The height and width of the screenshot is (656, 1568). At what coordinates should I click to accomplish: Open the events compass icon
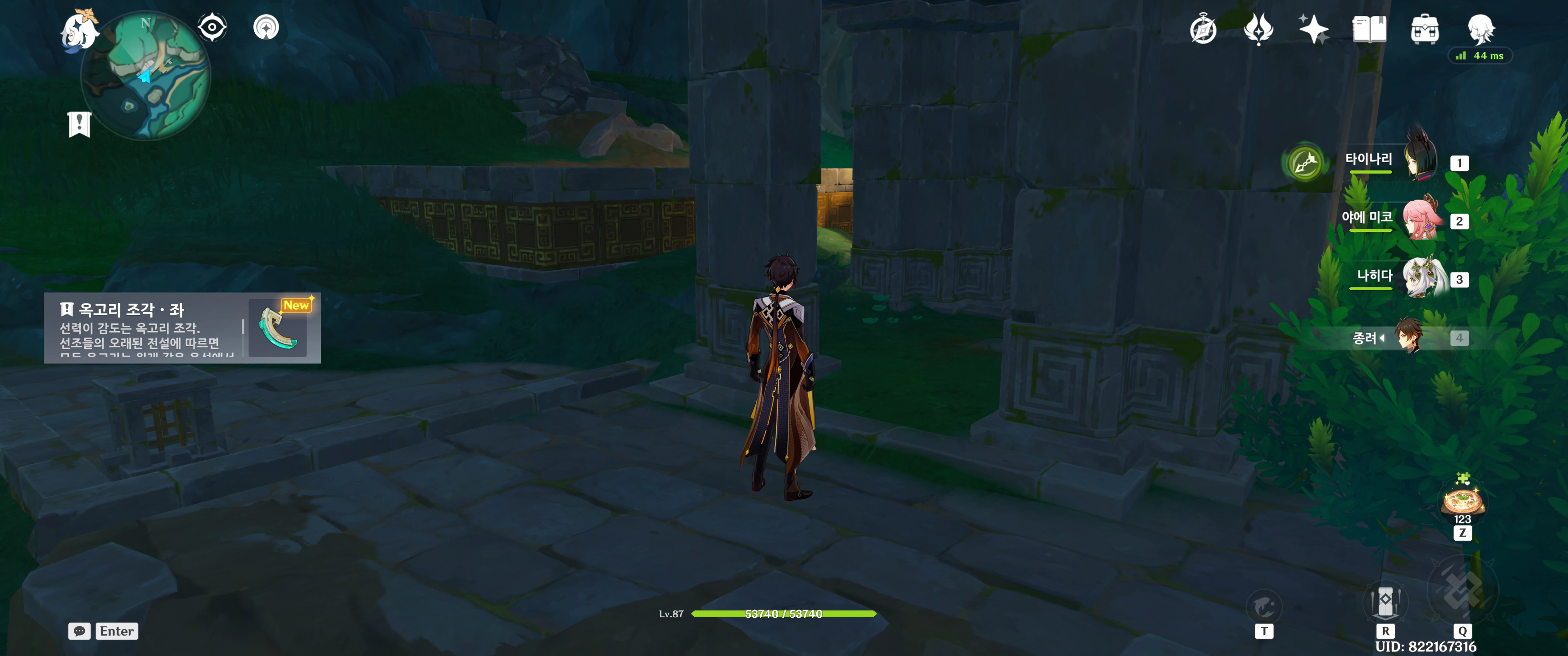click(1203, 29)
